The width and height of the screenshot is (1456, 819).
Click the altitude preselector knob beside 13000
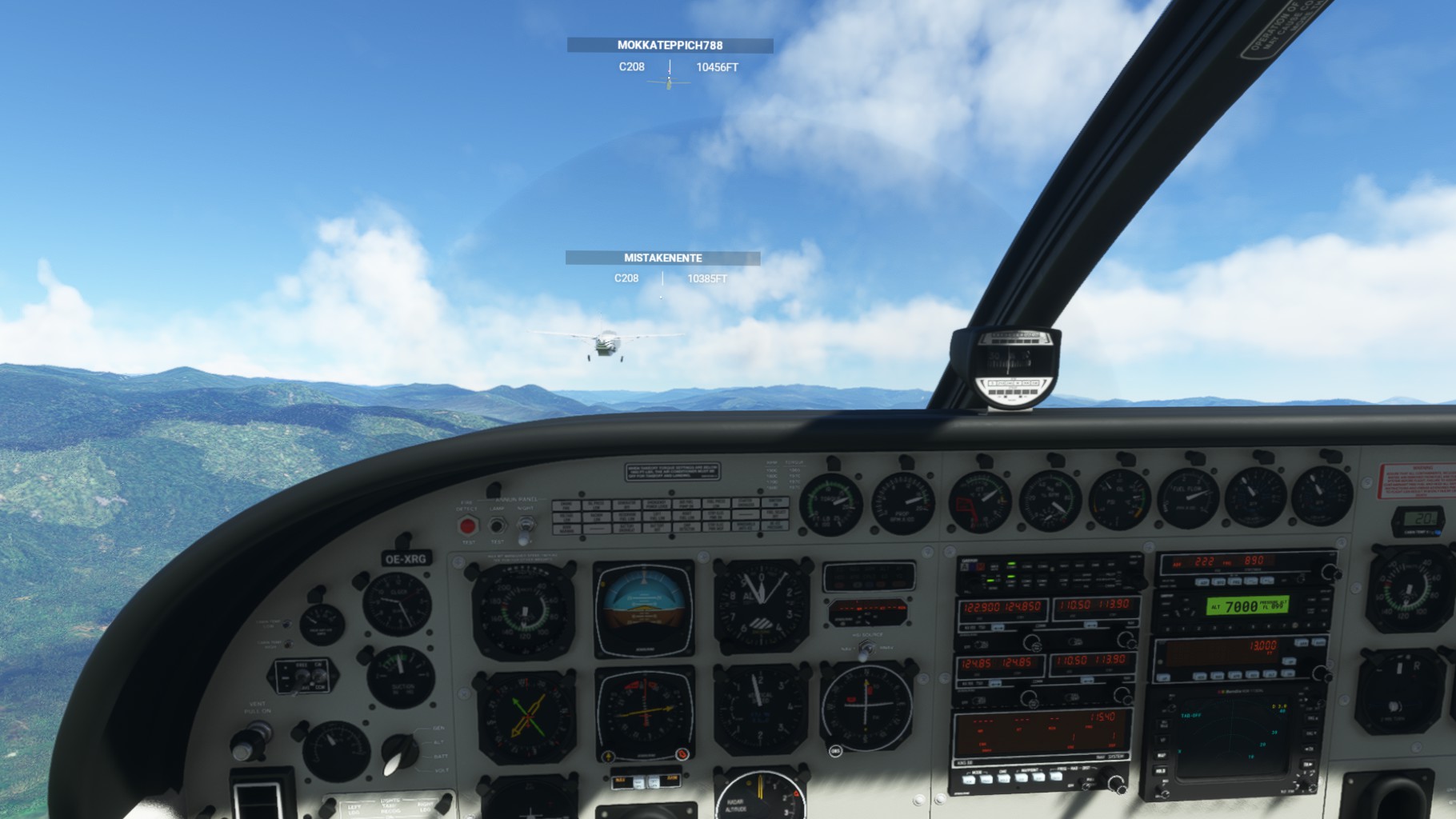coord(1322,674)
